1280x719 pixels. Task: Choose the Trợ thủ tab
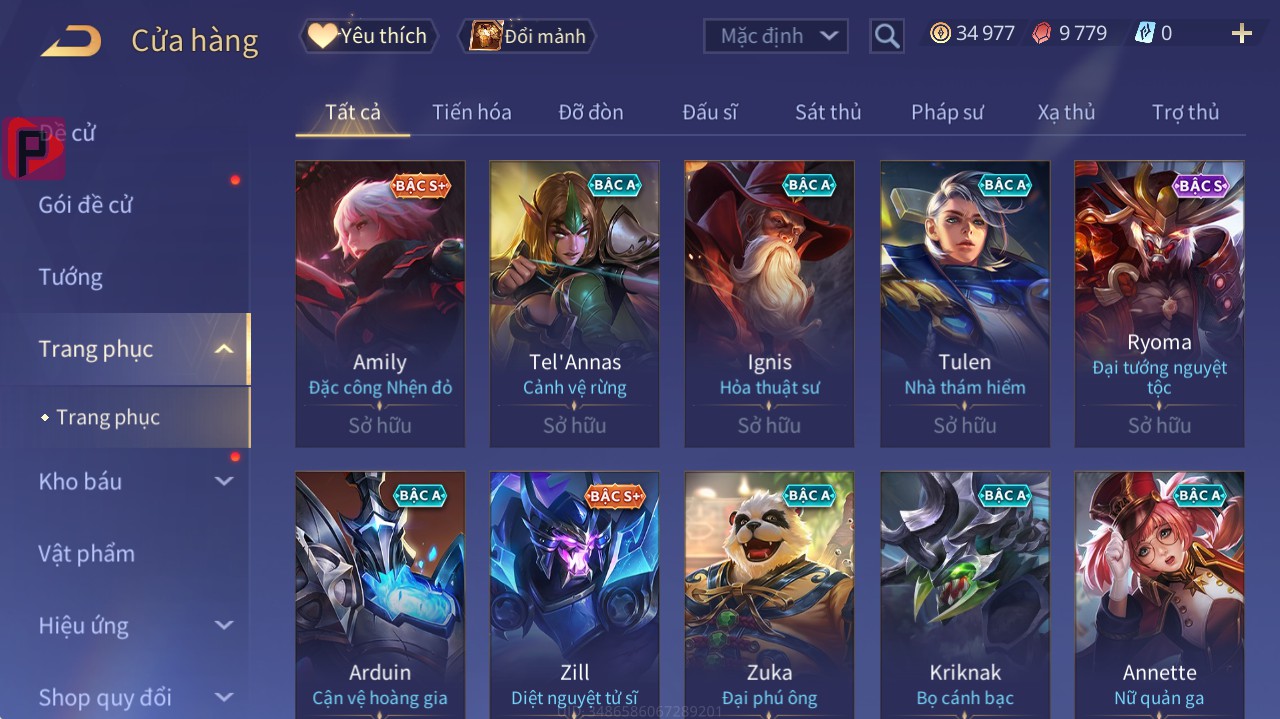click(x=1185, y=112)
